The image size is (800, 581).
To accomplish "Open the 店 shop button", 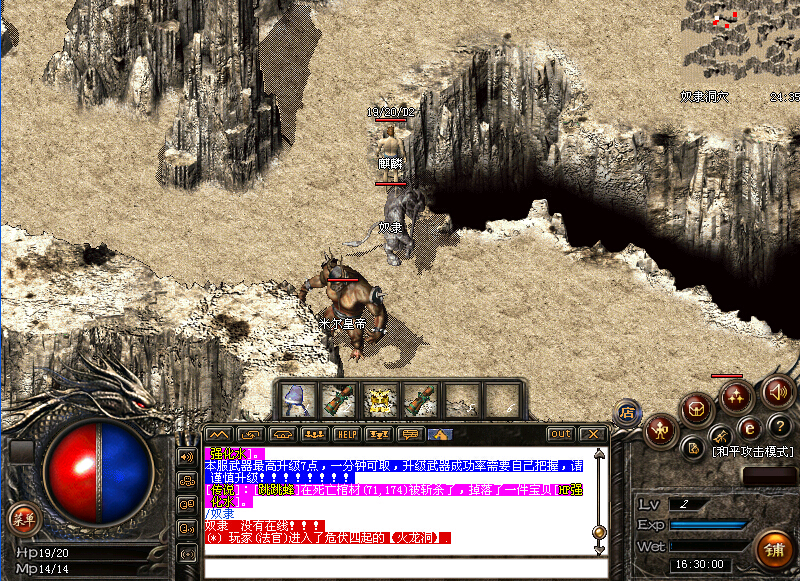I will click(628, 411).
